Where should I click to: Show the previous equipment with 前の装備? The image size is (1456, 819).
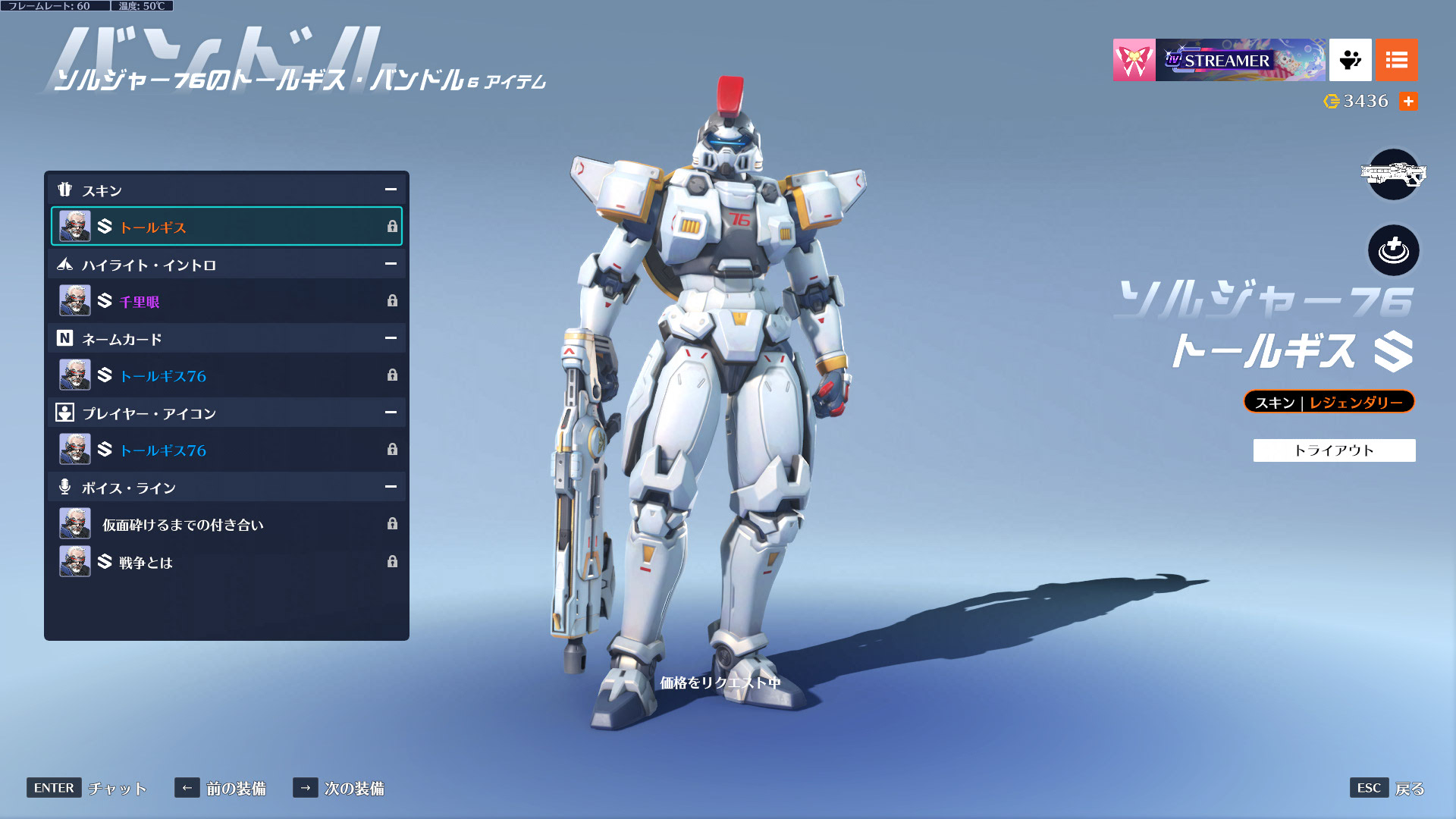pyautogui.click(x=221, y=788)
